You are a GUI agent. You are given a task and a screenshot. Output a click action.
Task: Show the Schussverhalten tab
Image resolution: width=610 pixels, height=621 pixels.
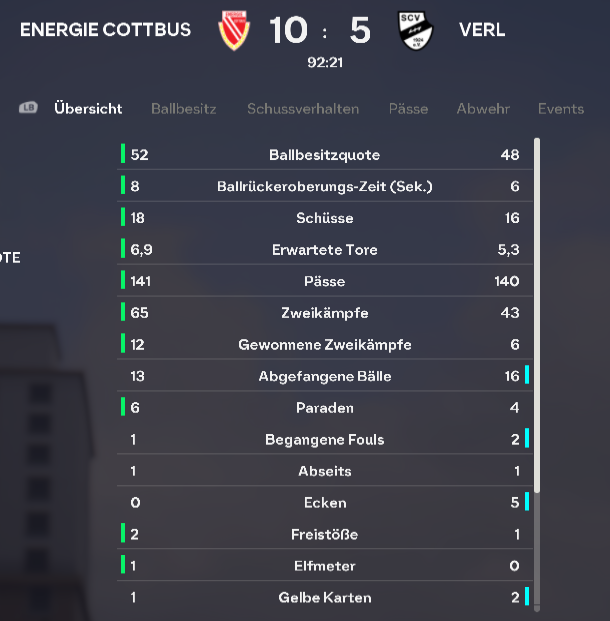click(x=303, y=109)
